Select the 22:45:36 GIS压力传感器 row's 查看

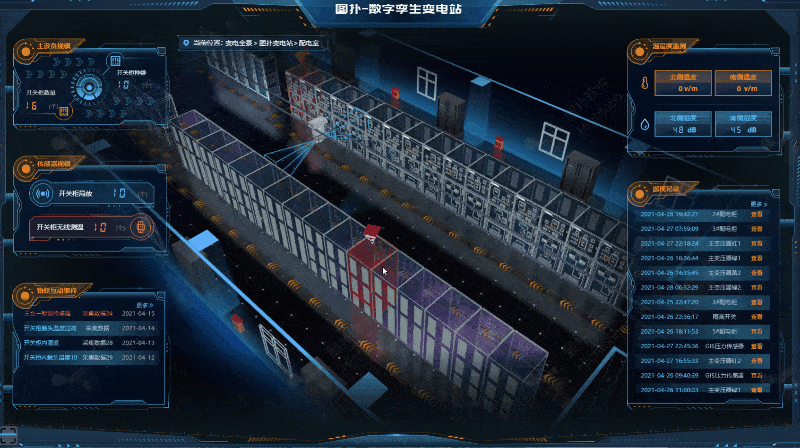[x=758, y=344]
